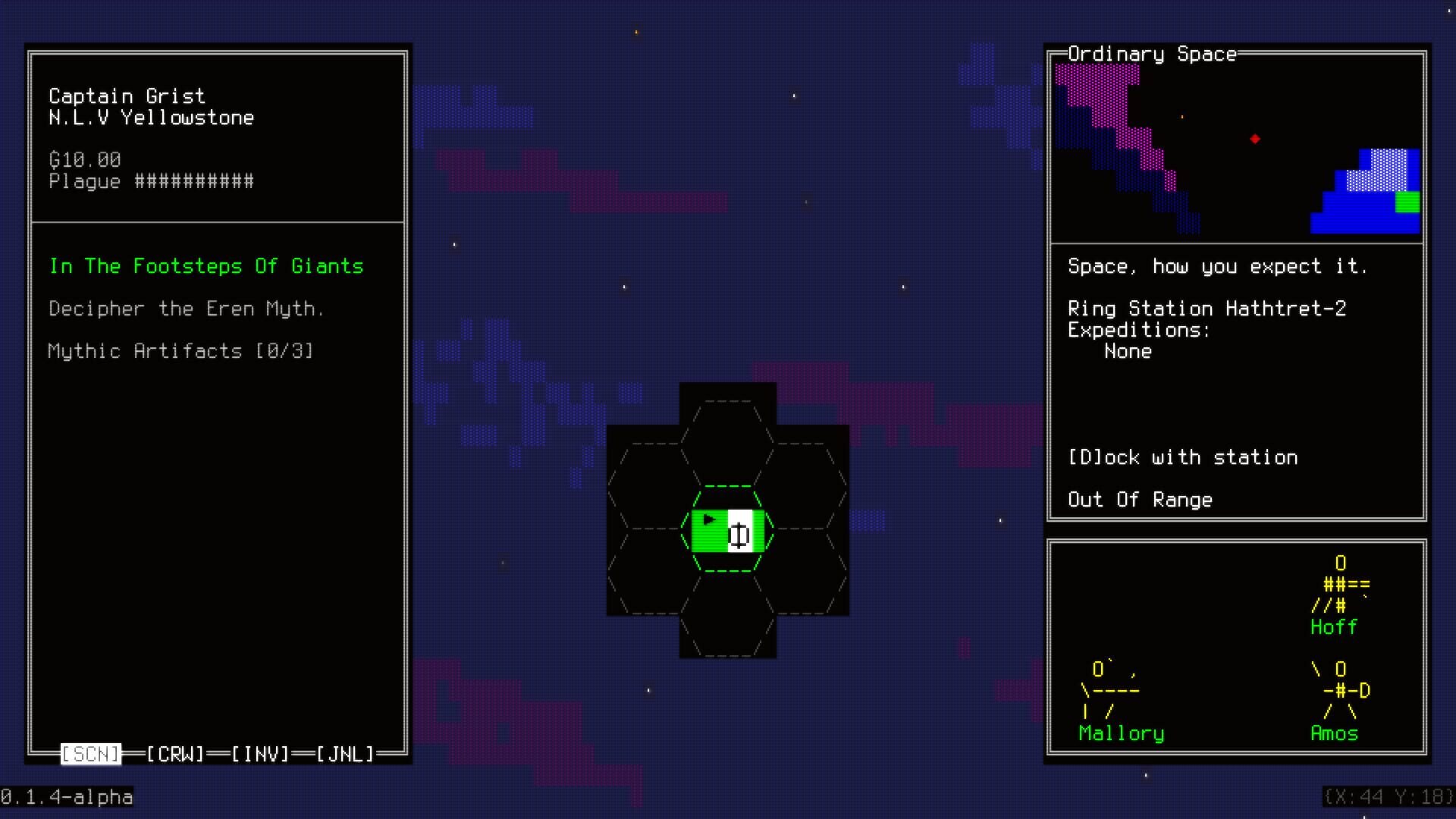Open the JNL journal tab
This screenshot has width=1456, height=819.
[345, 754]
